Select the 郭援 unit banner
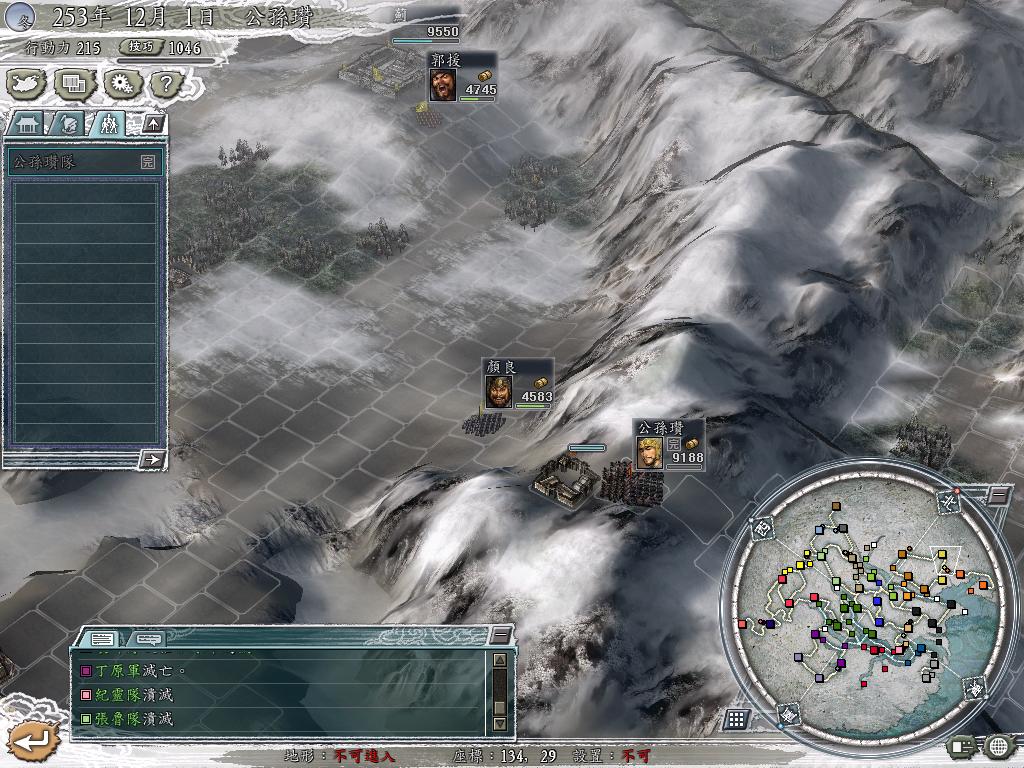1024x768 pixels. point(462,78)
